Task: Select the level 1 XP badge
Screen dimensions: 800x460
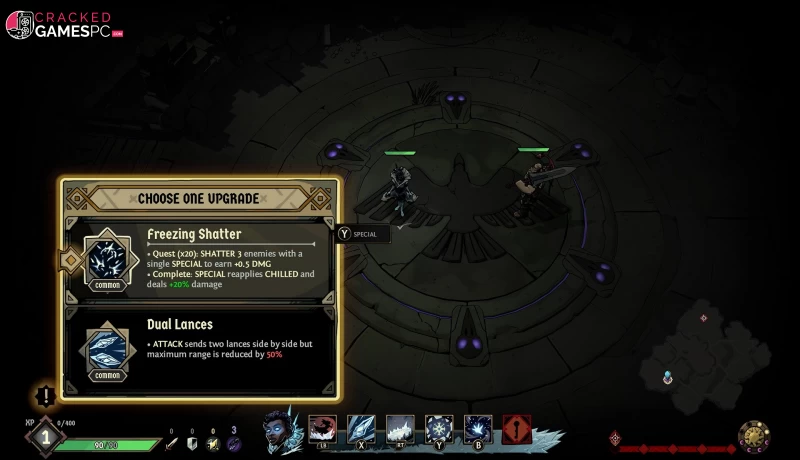Action: (x=44, y=437)
